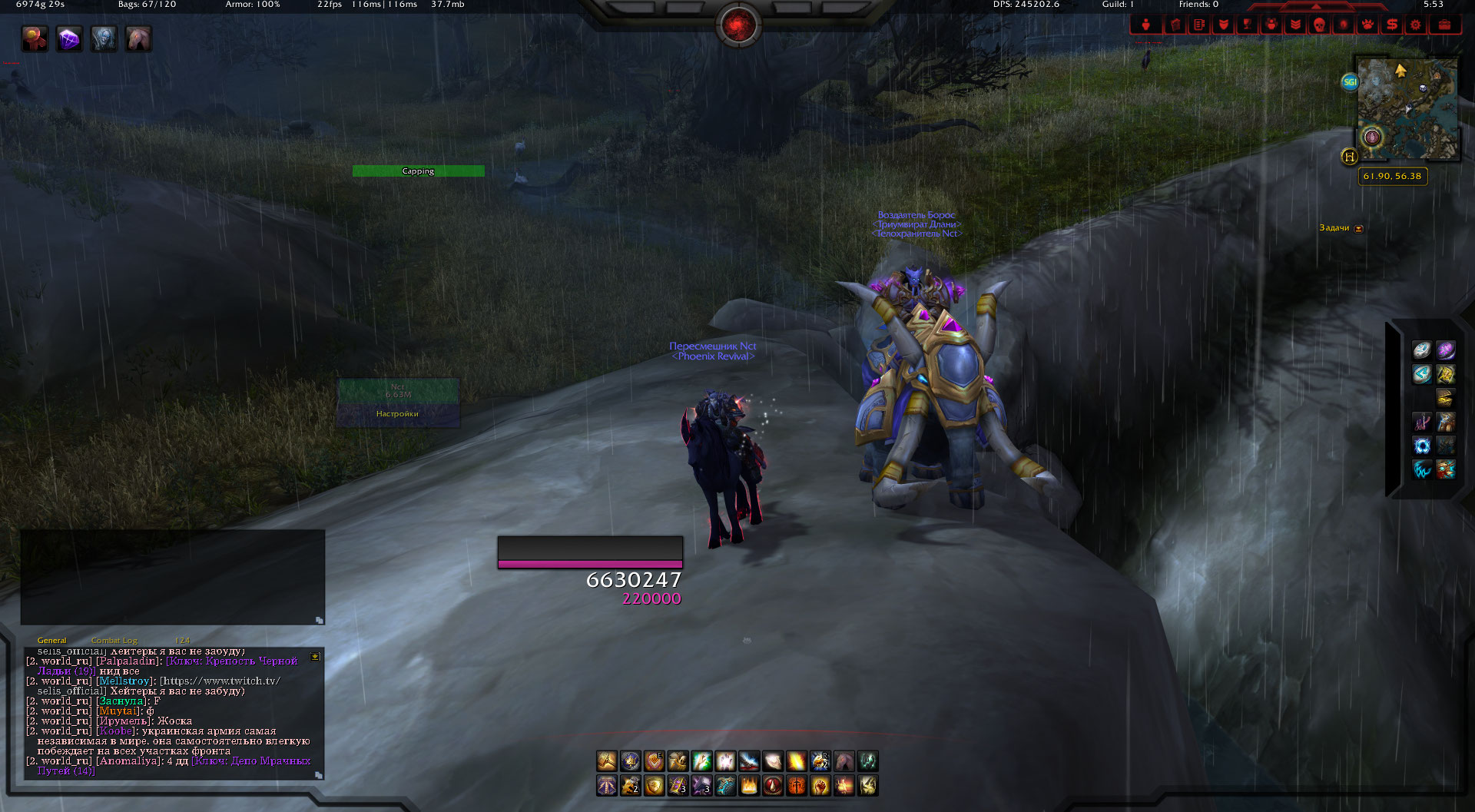Click the blue SGI minimap button

tap(1350, 82)
